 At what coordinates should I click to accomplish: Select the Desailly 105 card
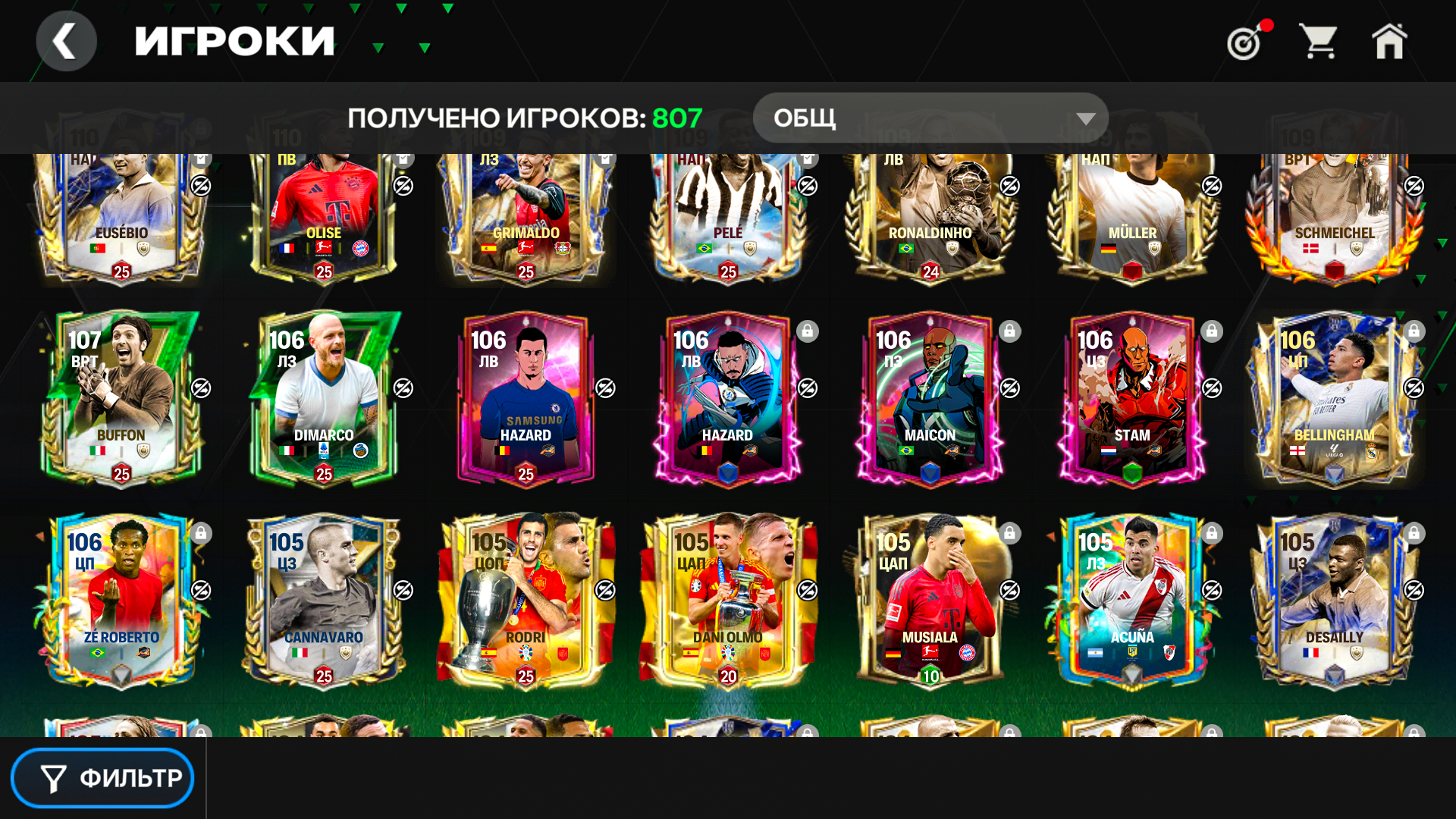(x=1334, y=601)
